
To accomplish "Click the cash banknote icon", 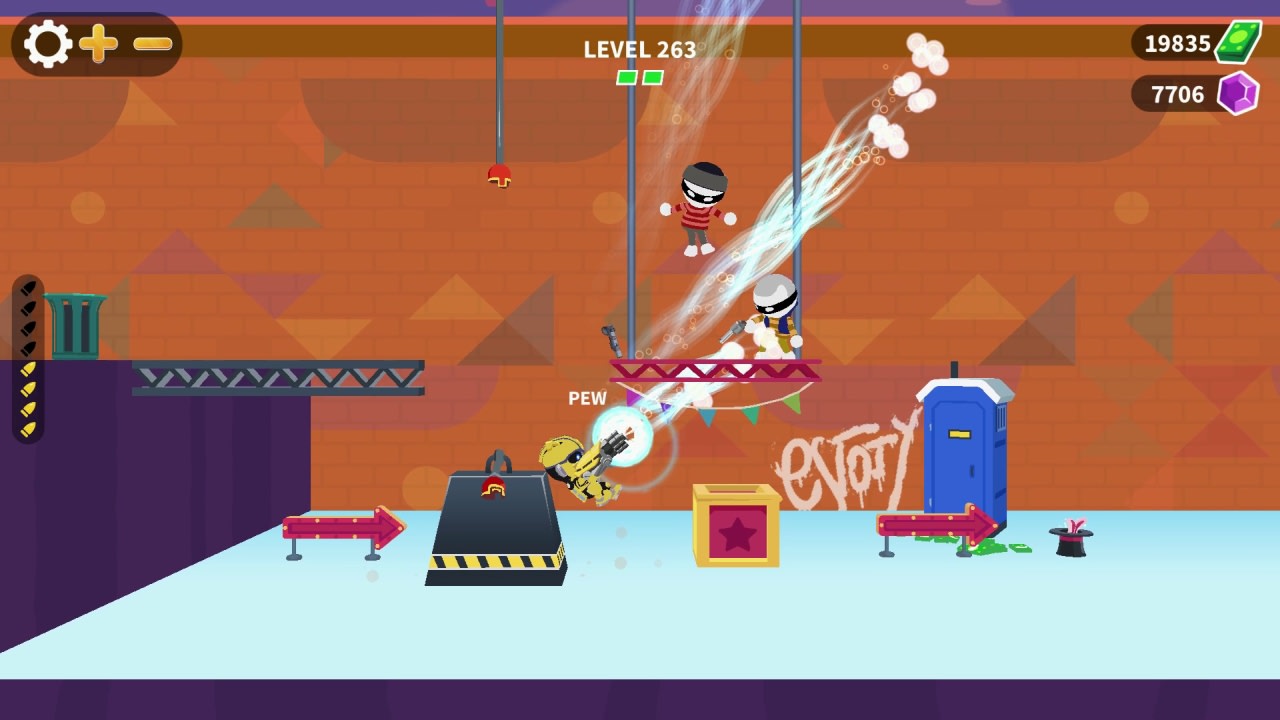I will [x=1238, y=42].
